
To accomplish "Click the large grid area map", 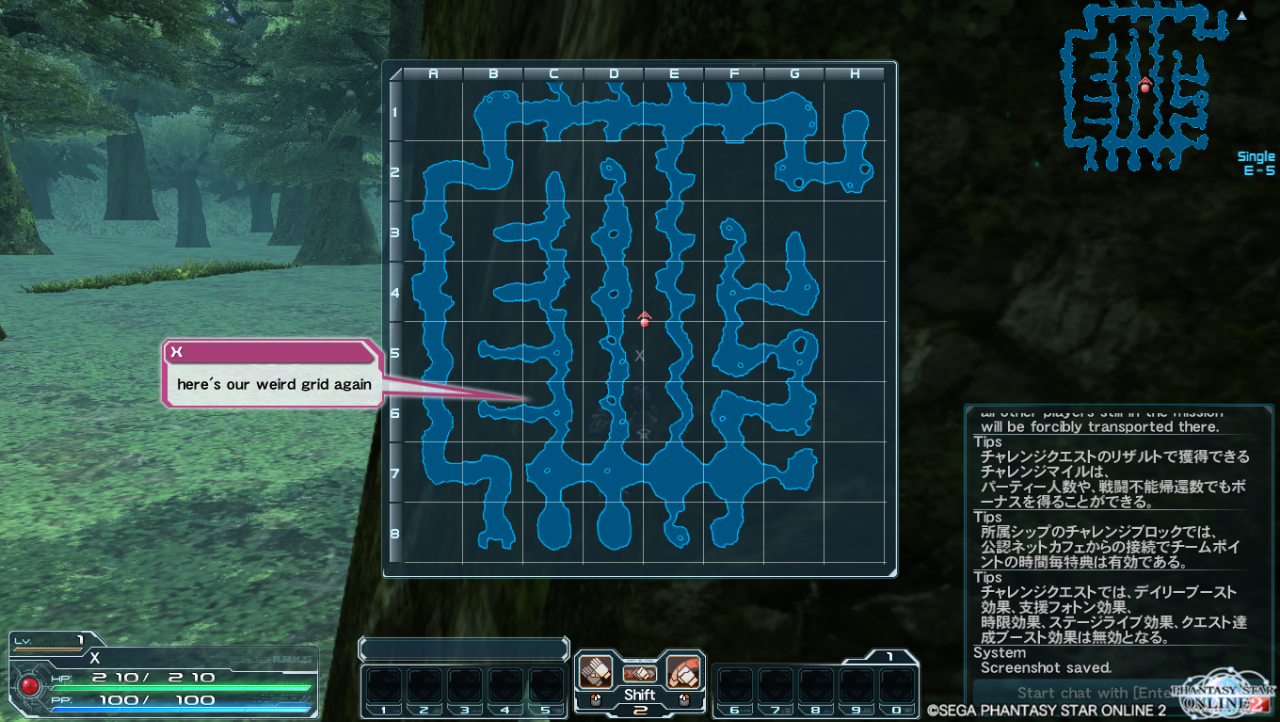I will pyautogui.click(x=640, y=319).
